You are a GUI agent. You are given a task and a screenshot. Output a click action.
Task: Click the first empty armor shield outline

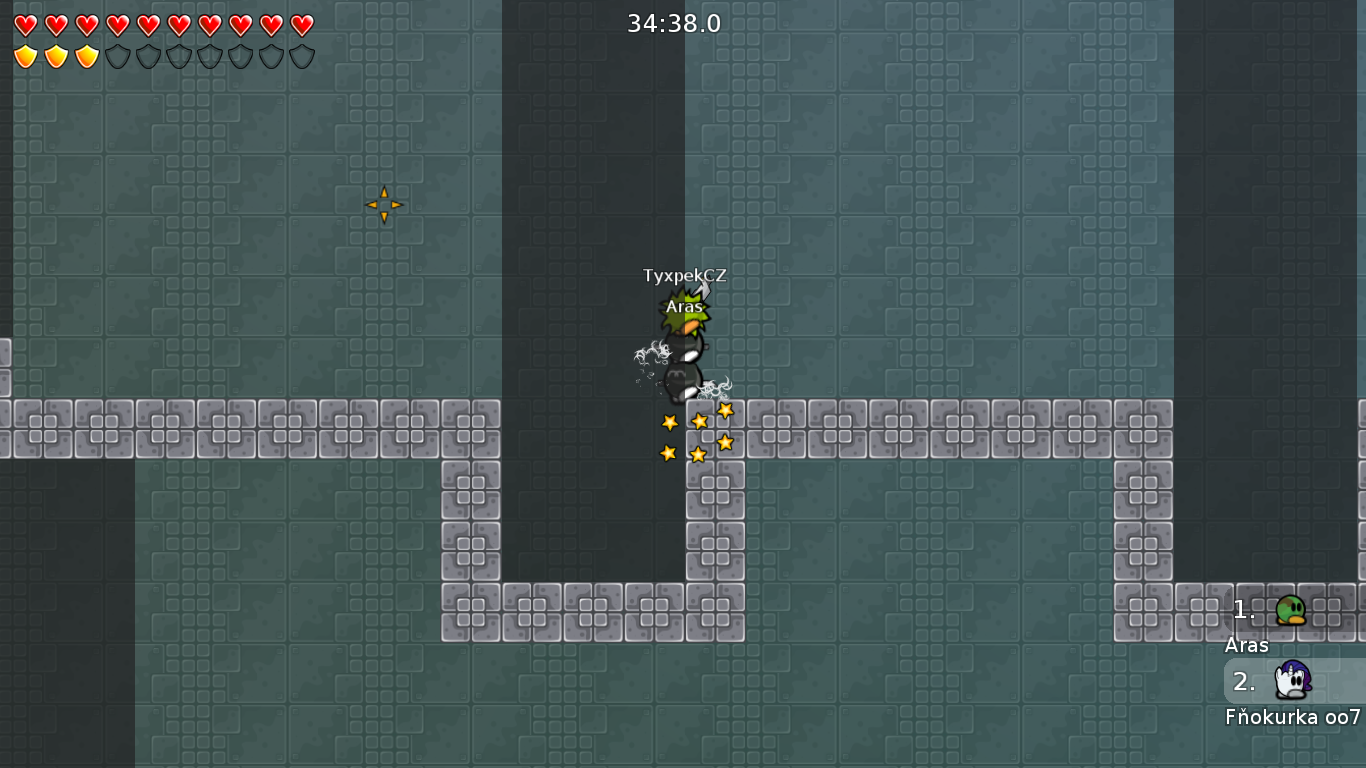click(118, 57)
